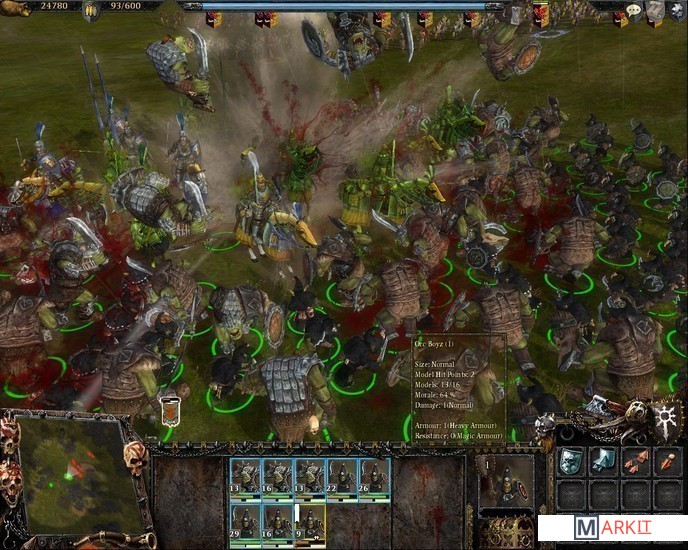
Task: Select the unit card showing 29 models
Action: coord(245,521)
